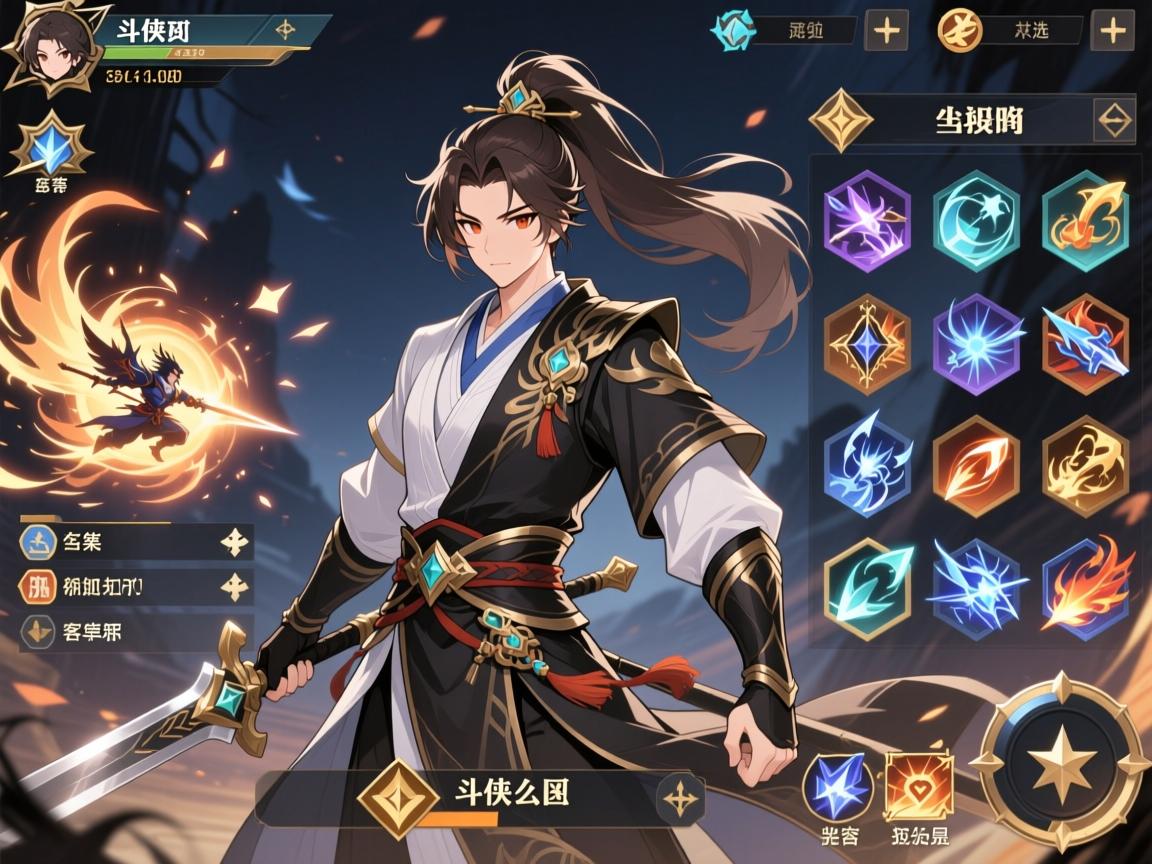Screen dimensions: 1152x864
Task: Open the orange heart card icon
Action: click(918, 786)
